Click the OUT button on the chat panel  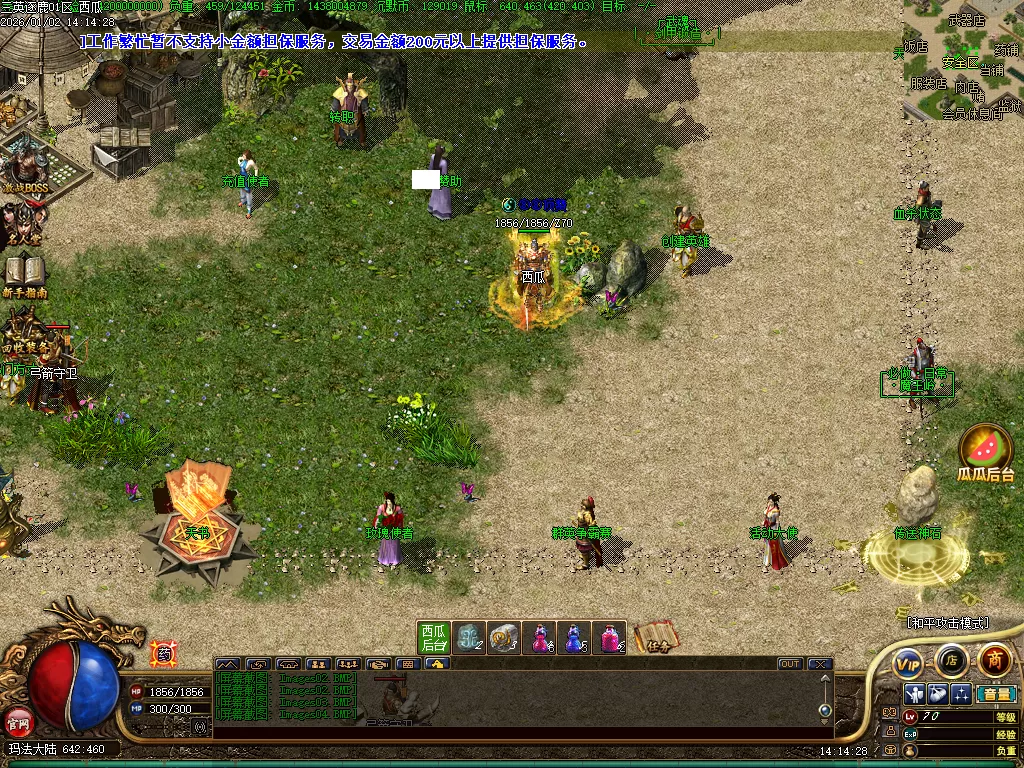[790, 663]
